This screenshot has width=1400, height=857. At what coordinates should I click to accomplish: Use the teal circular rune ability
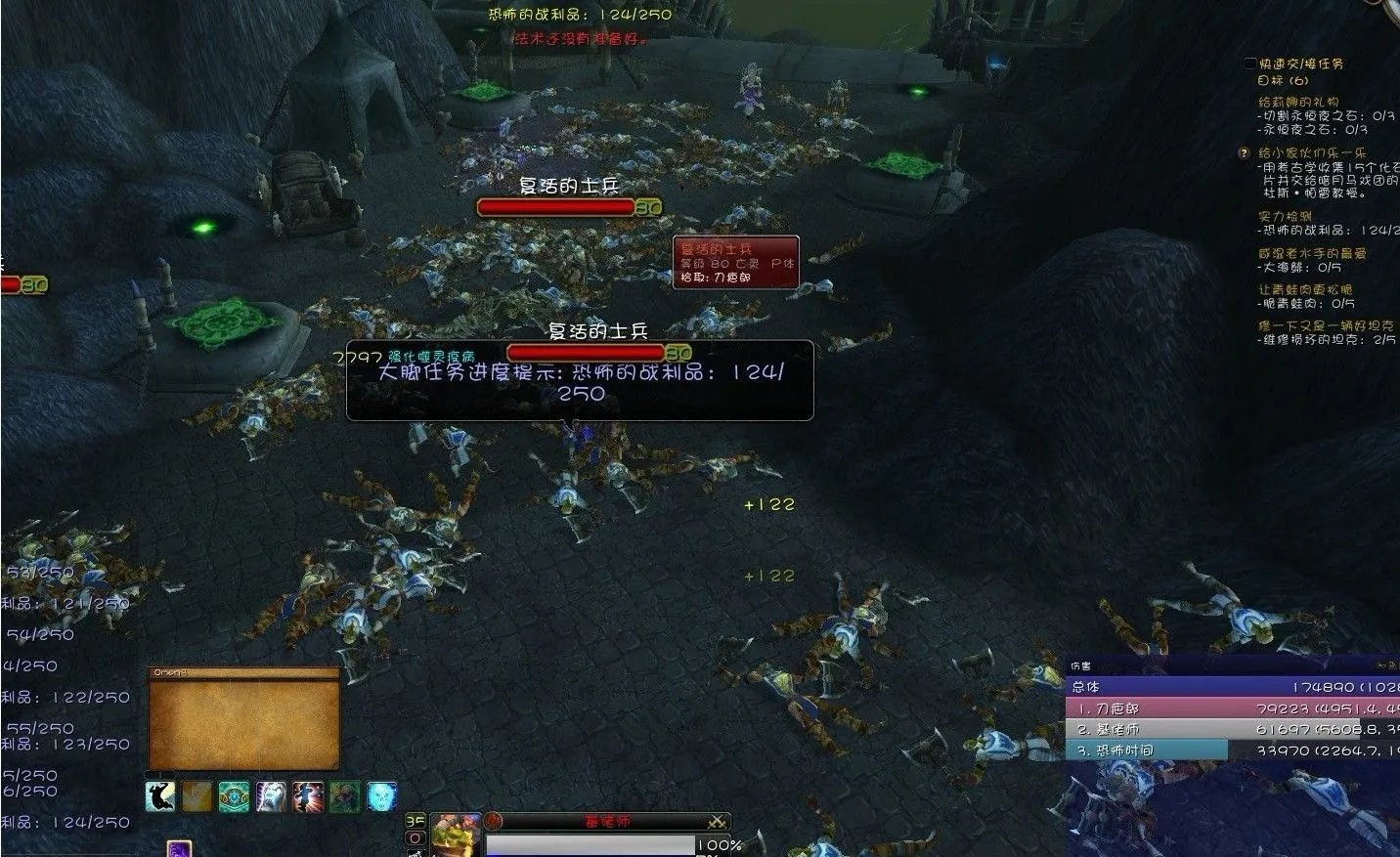tap(234, 796)
